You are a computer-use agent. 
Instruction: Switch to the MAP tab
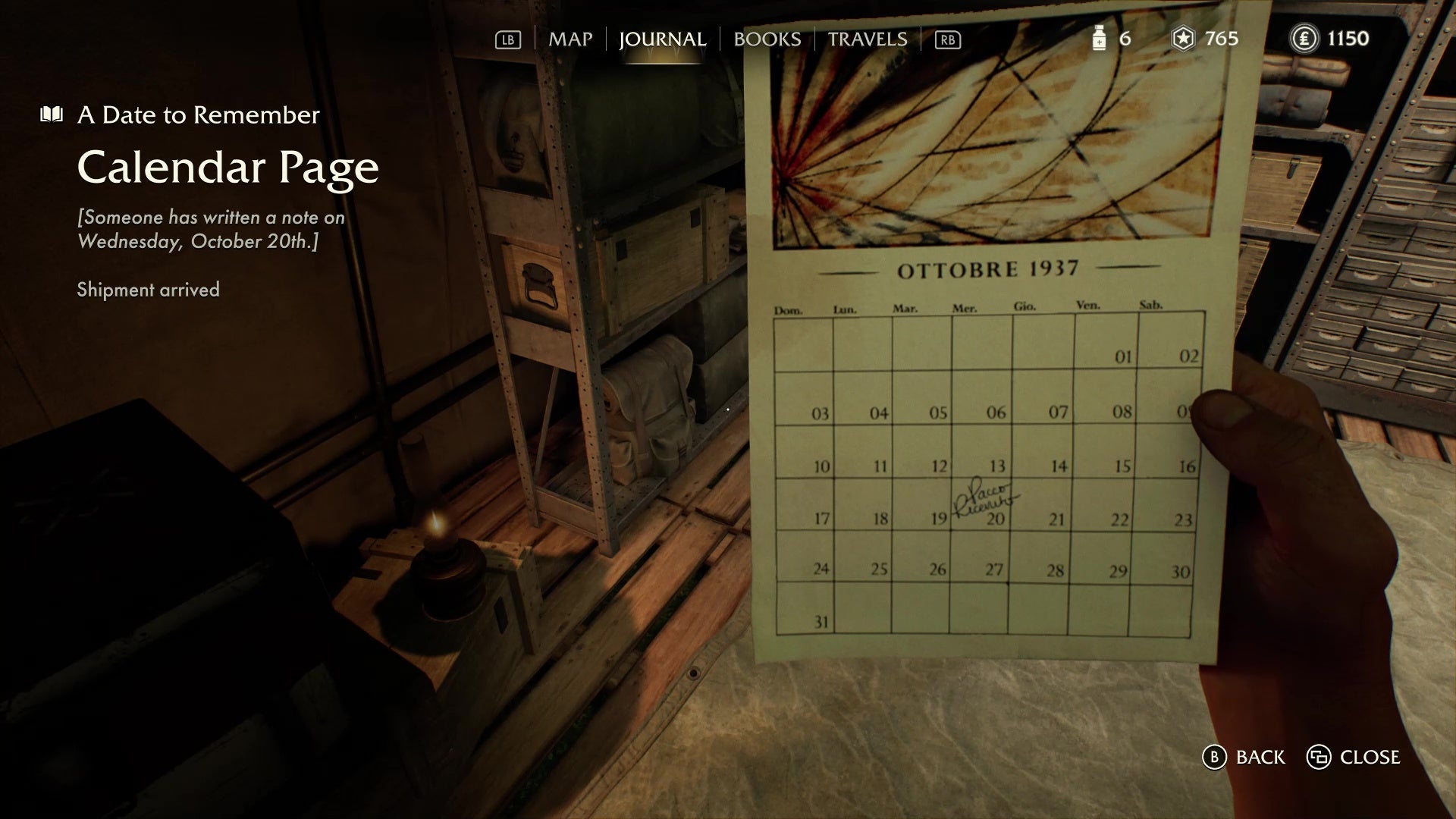pyautogui.click(x=570, y=39)
